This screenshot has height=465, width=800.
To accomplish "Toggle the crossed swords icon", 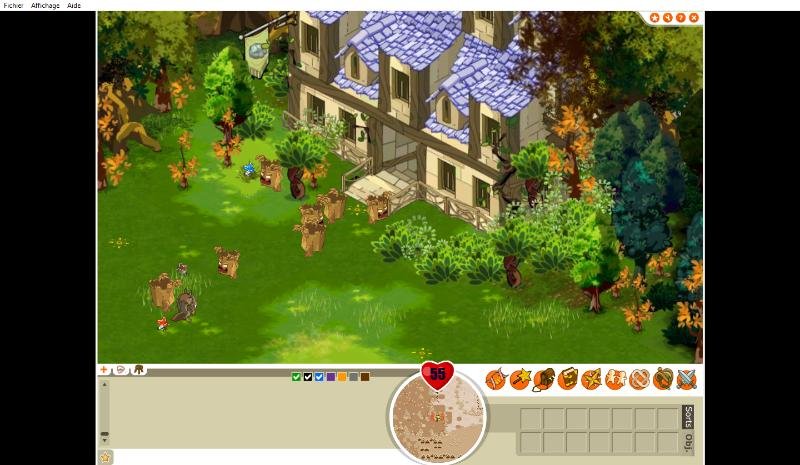I will click(685, 379).
